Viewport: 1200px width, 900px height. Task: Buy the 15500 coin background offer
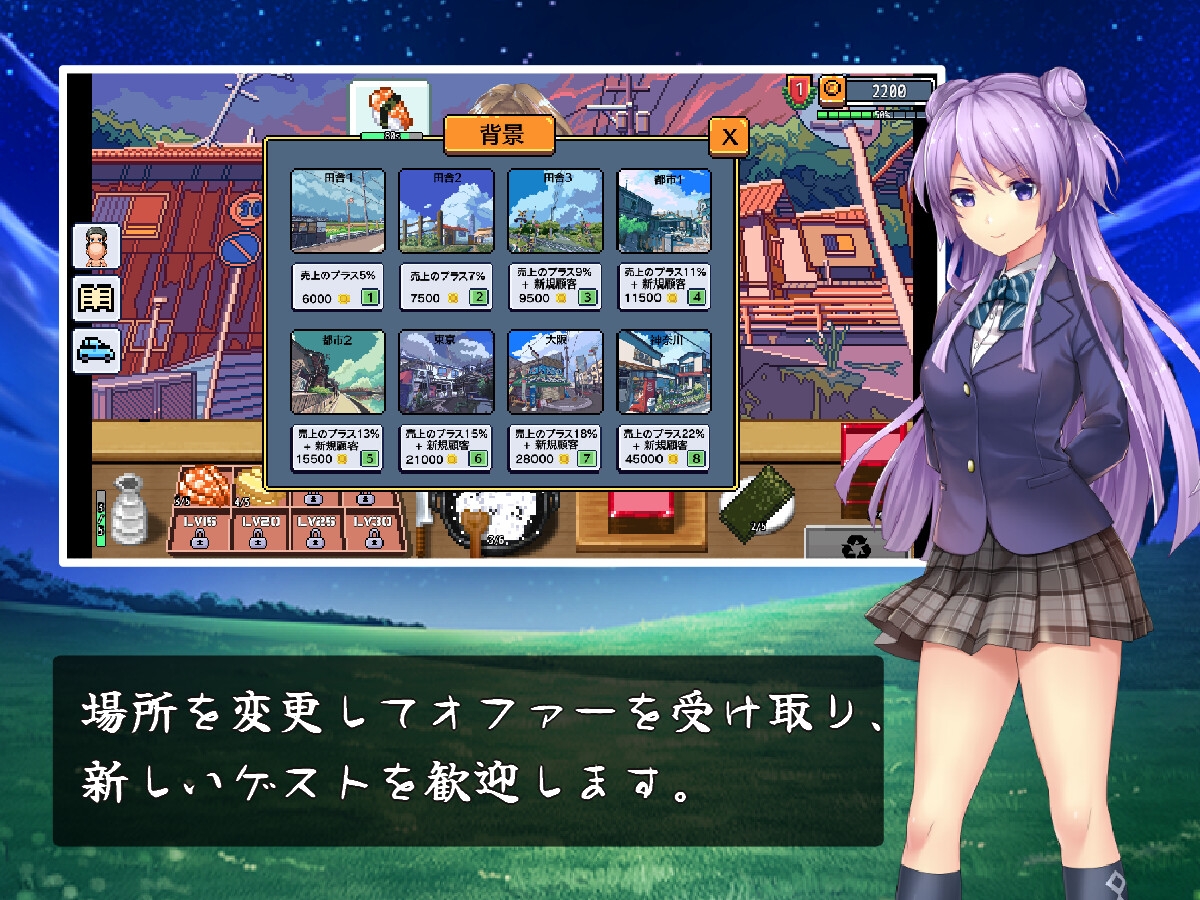(x=337, y=447)
